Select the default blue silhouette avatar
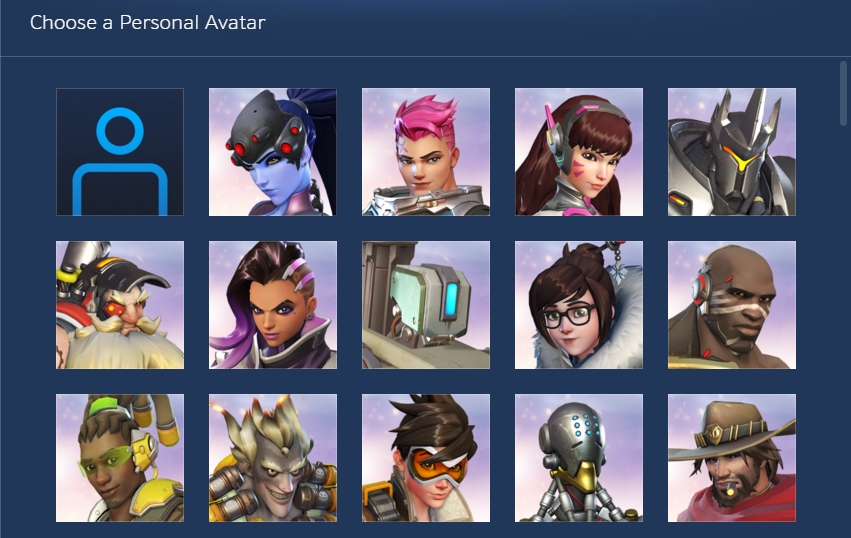This screenshot has height=538, width=851. (x=120, y=152)
